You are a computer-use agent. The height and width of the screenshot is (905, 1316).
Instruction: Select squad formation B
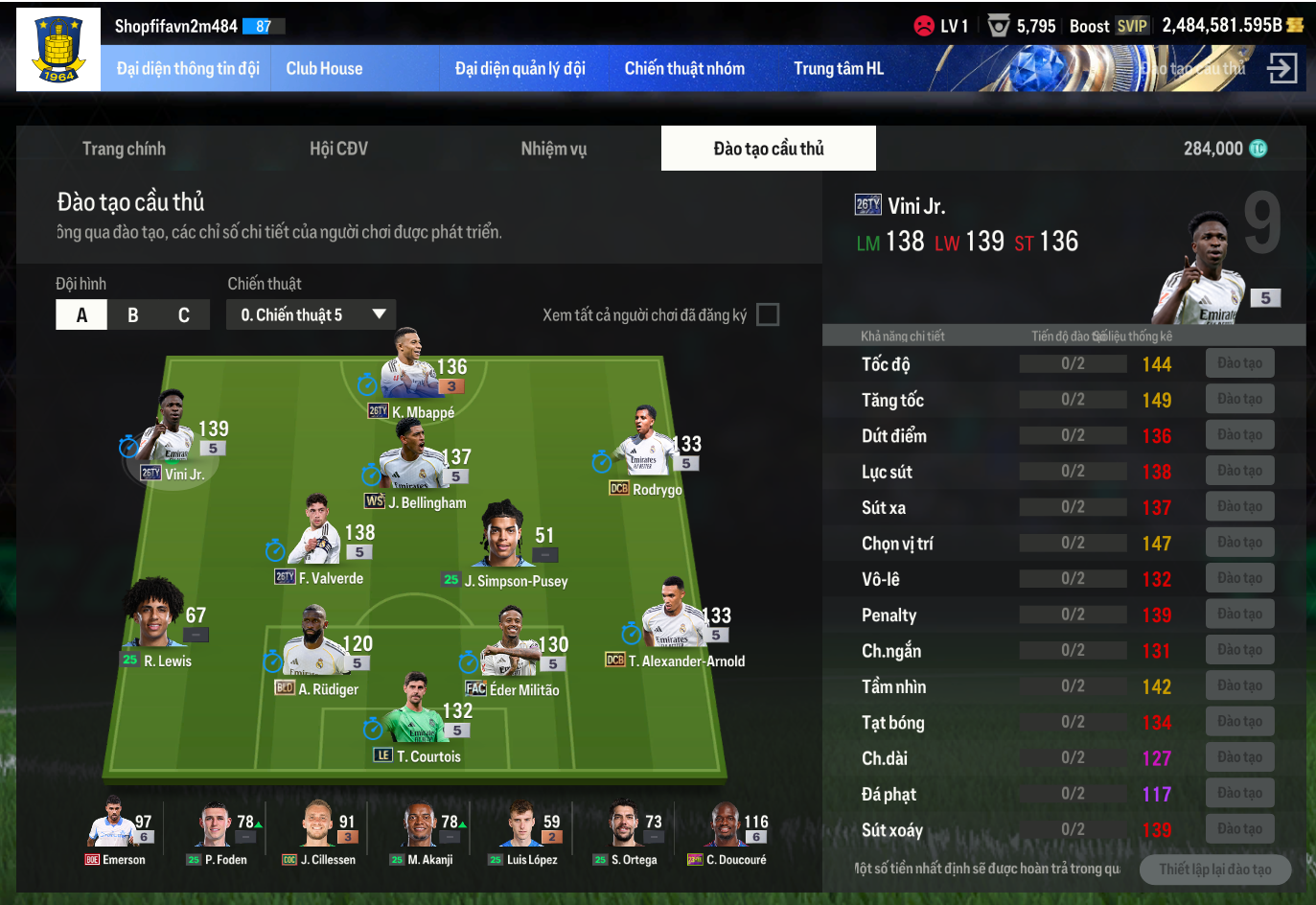133,315
